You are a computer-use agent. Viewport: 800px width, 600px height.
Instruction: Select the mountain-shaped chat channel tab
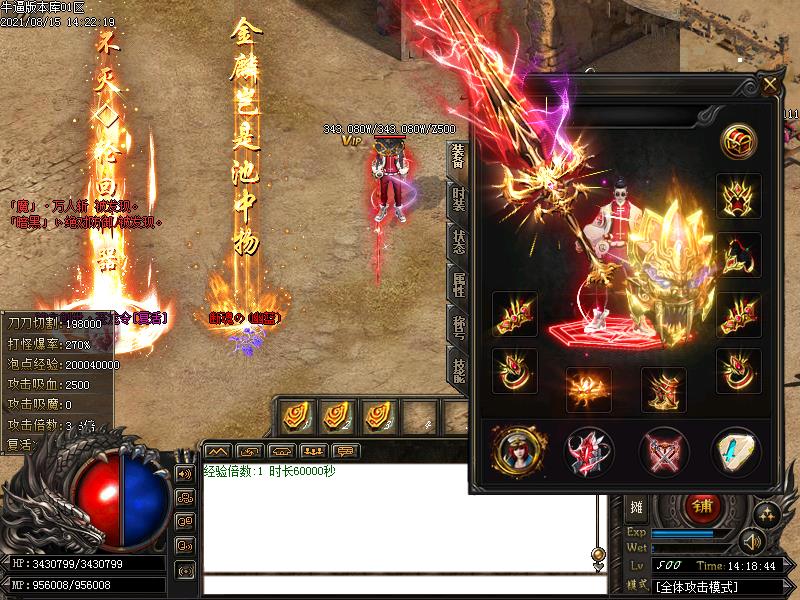point(218,451)
